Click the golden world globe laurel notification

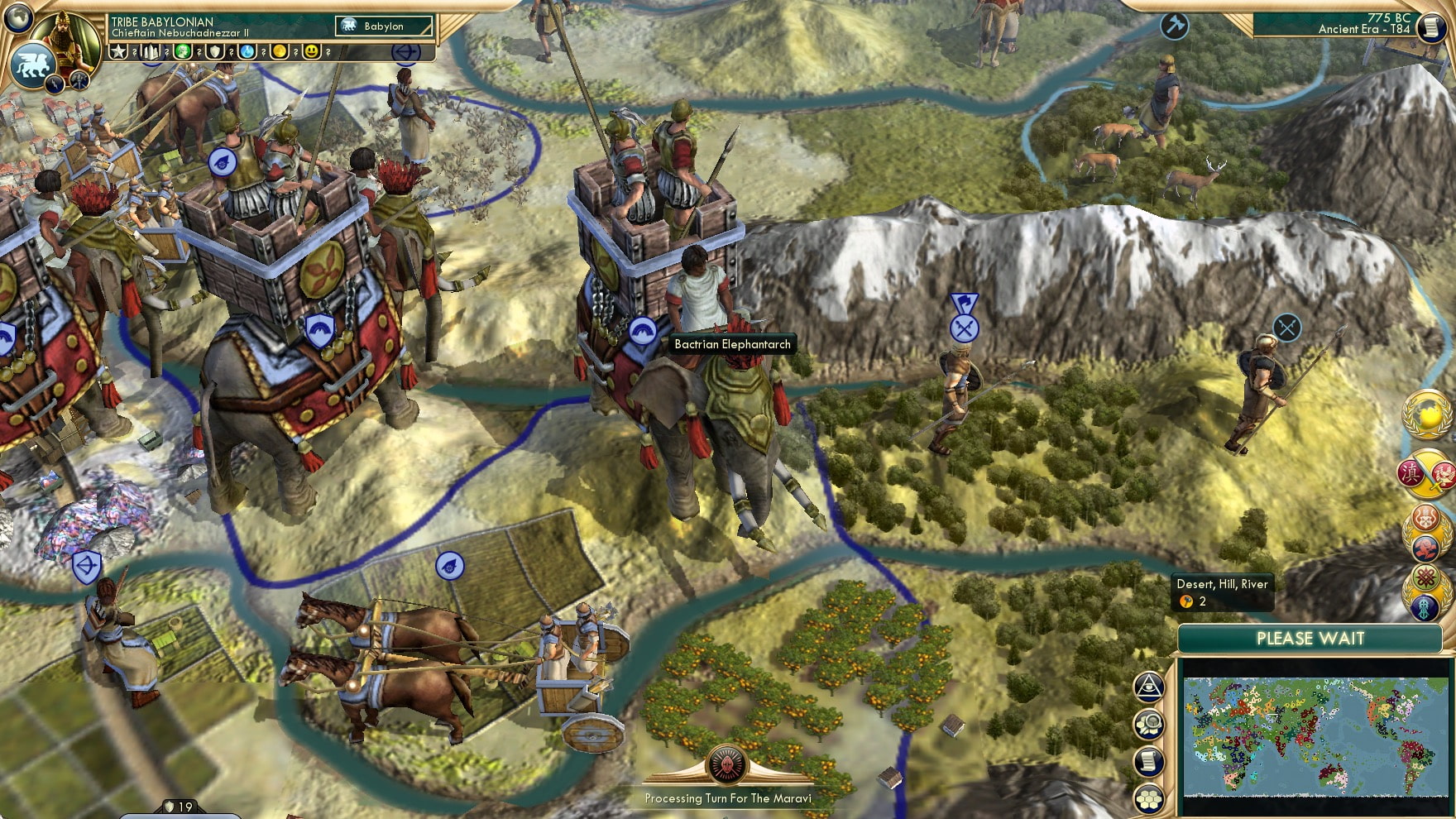(1424, 415)
